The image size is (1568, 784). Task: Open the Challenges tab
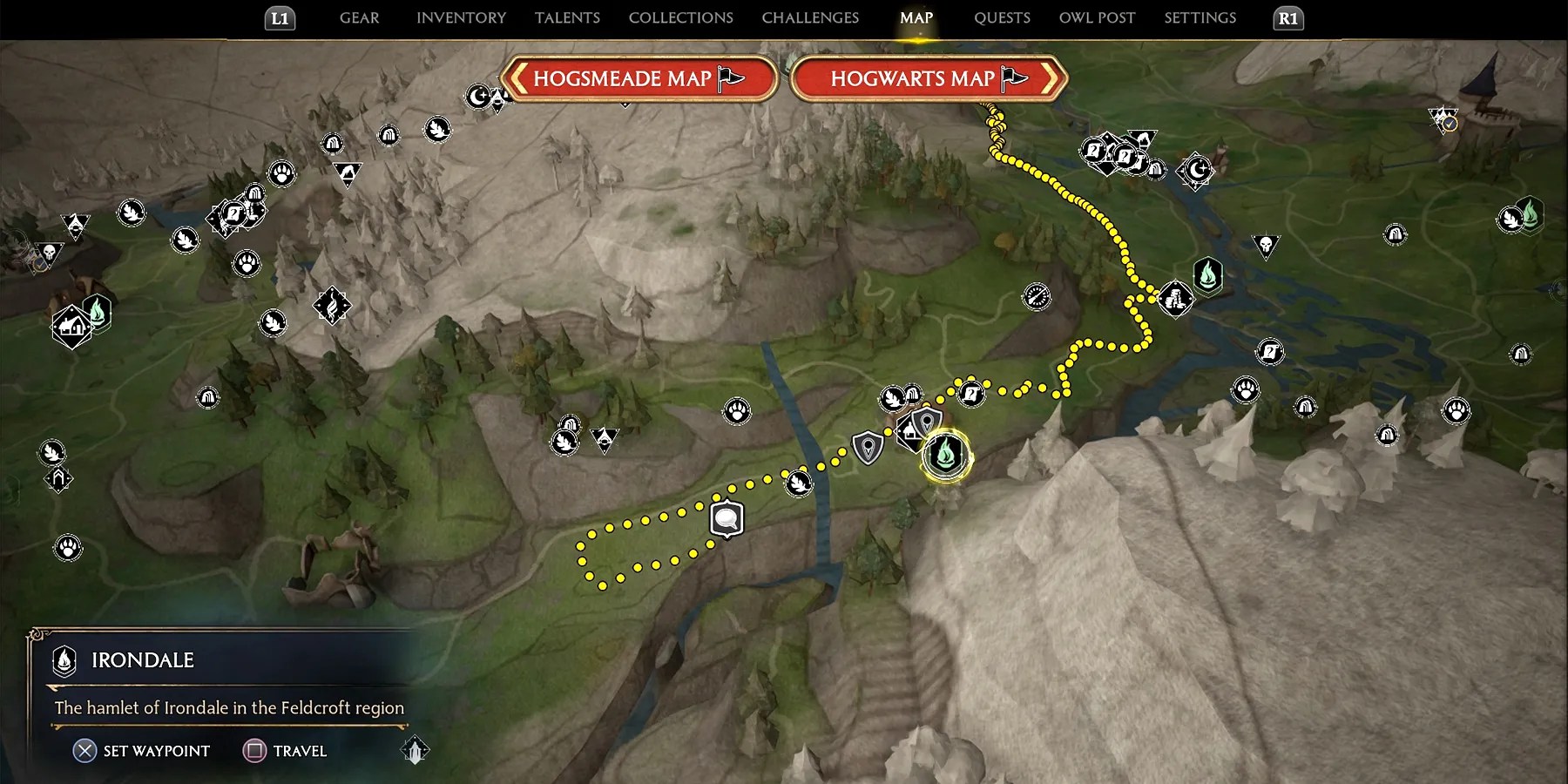[x=810, y=17]
